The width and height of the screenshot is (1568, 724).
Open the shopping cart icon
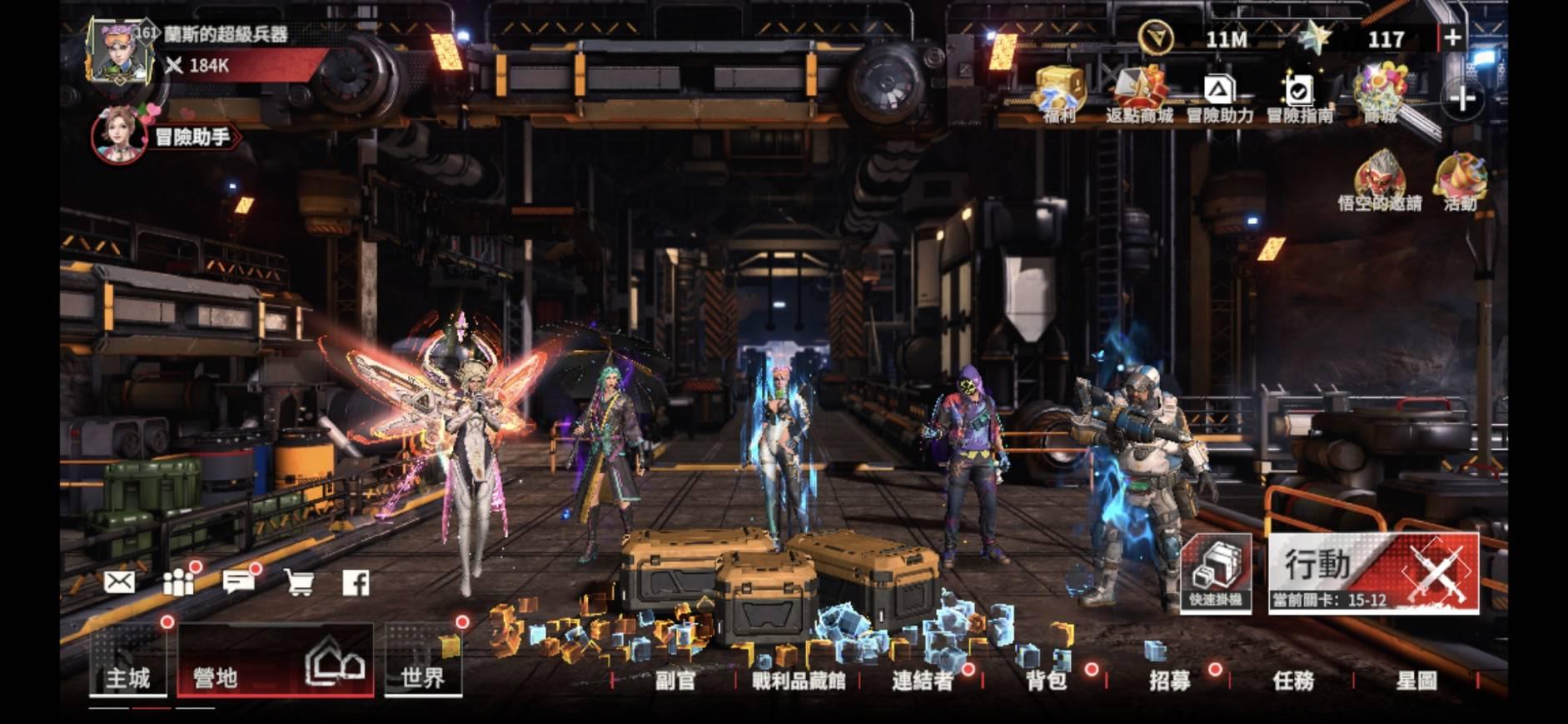(x=298, y=582)
